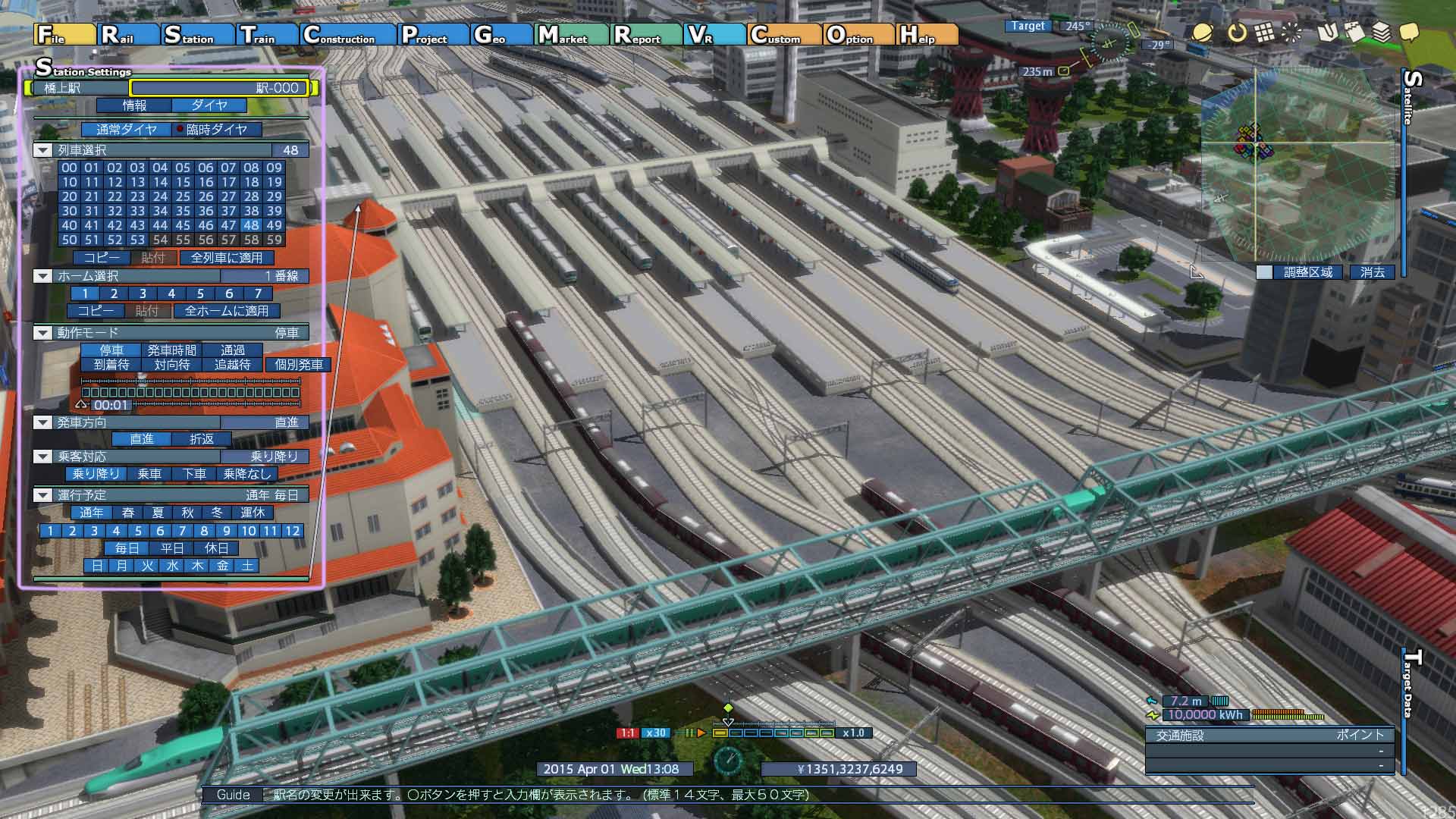Set the schedule to 平日

[172, 548]
